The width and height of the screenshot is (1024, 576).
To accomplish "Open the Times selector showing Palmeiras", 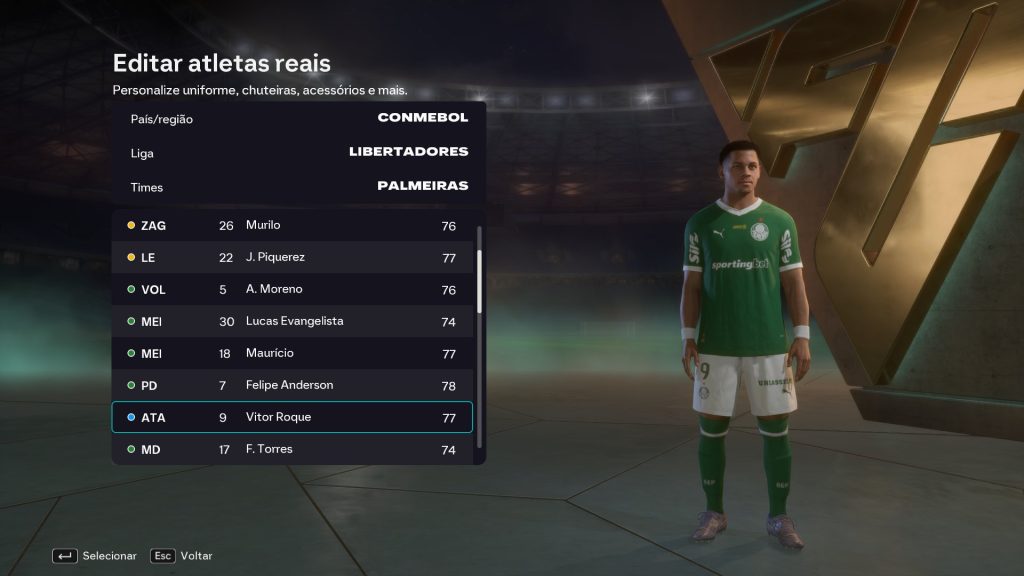I will pyautogui.click(x=298, y=187).
